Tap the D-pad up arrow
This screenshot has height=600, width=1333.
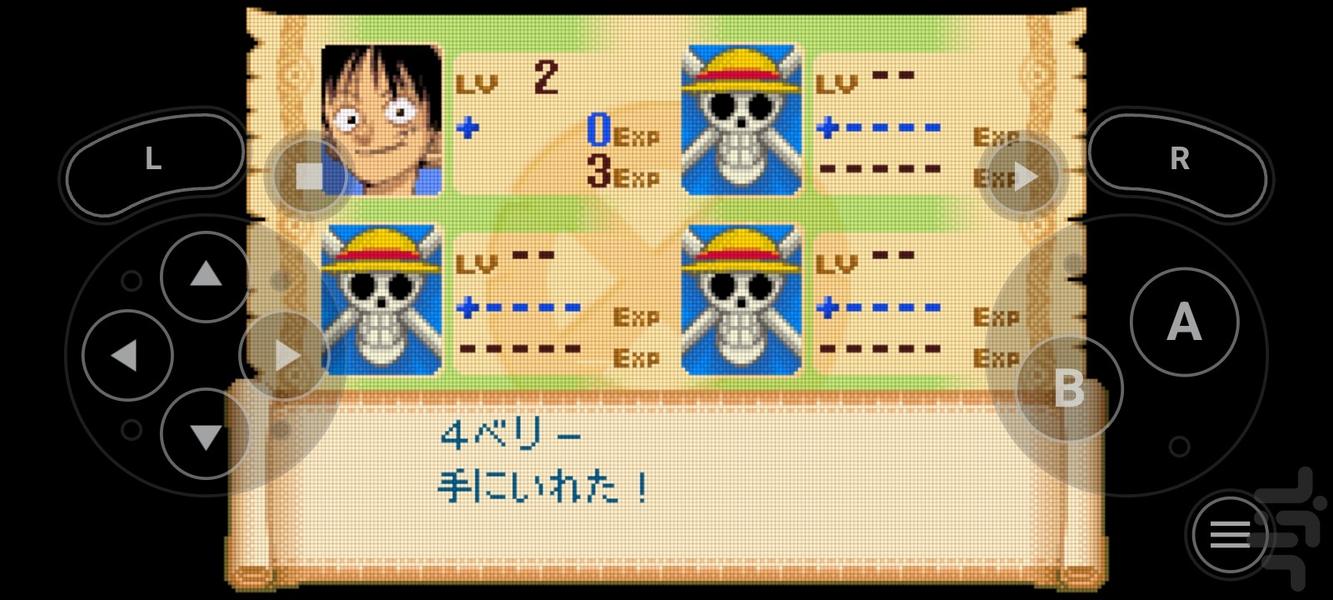pos(205,274)
